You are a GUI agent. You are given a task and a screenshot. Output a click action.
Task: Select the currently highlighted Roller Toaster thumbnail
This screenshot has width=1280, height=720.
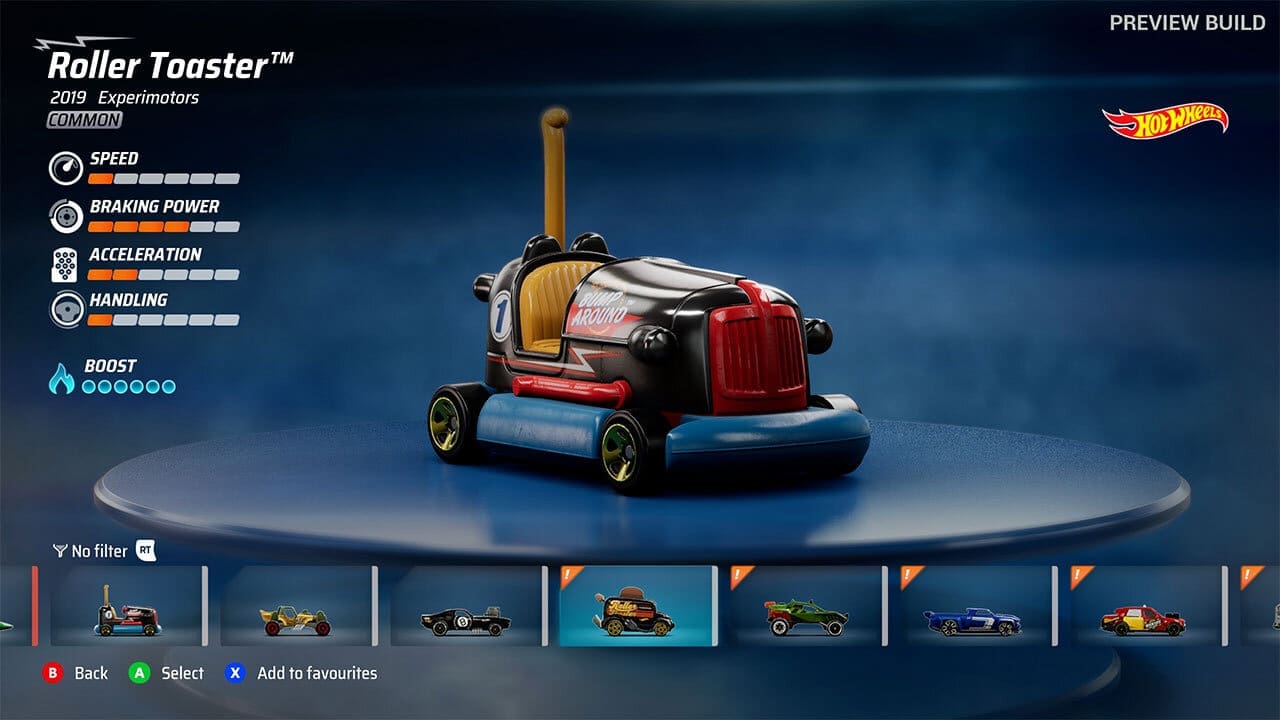click(x=640, y=609)
